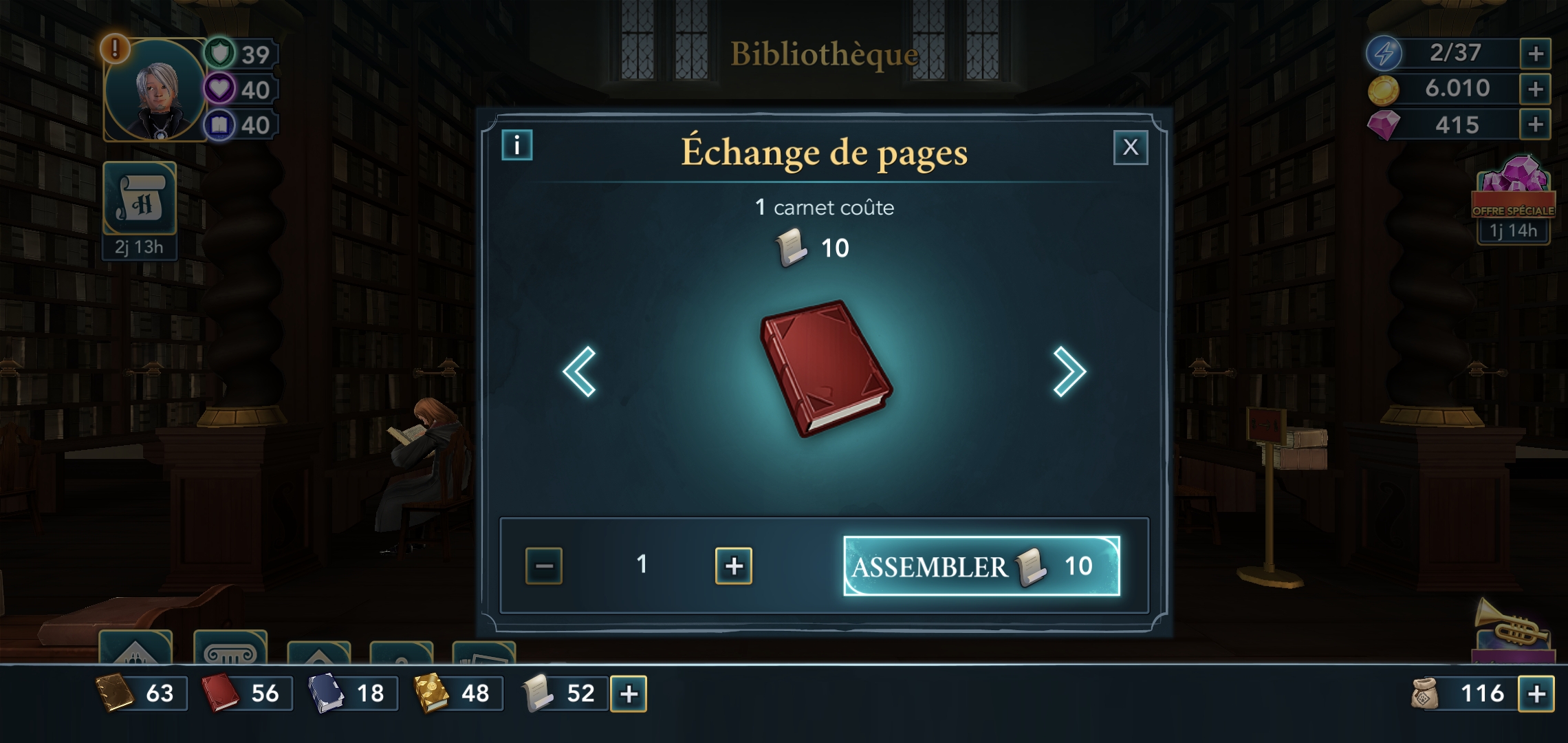Add more pink gems via plus button
Screen dimensions: 1568x743
[1535, 125]
